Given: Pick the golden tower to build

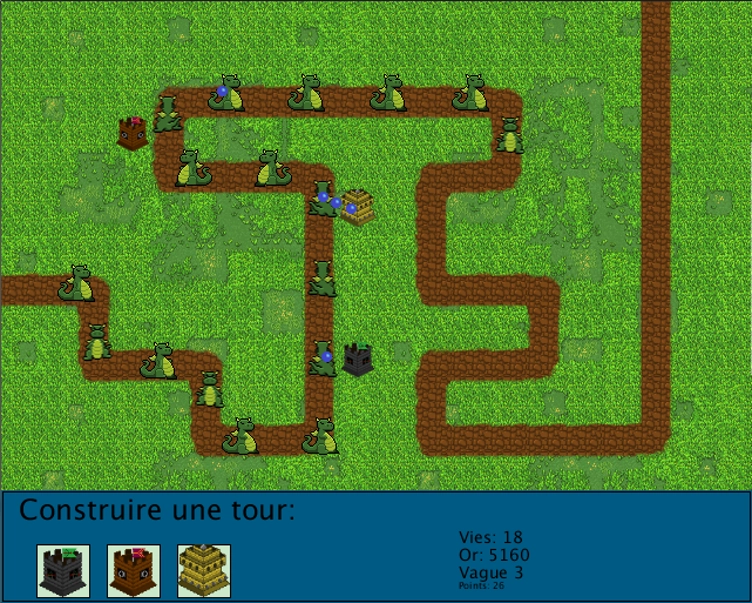Looking at the screenshot, I should coord(204,570).
